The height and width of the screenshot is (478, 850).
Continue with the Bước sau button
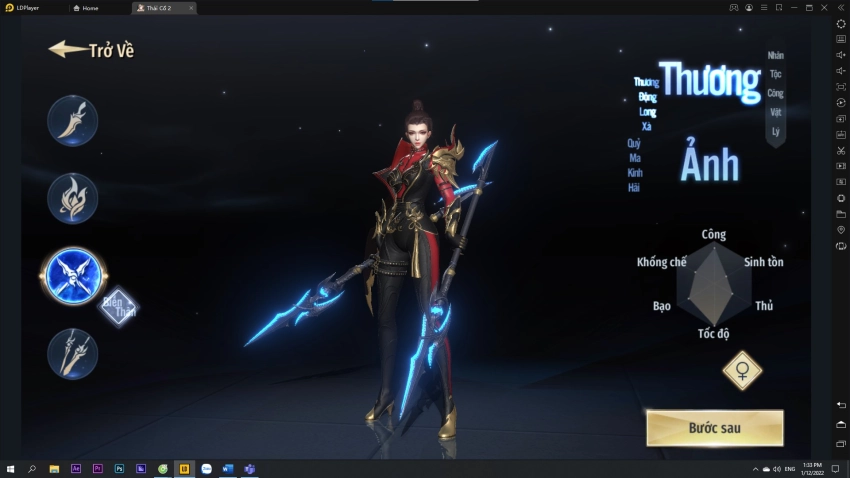[714, 428]
